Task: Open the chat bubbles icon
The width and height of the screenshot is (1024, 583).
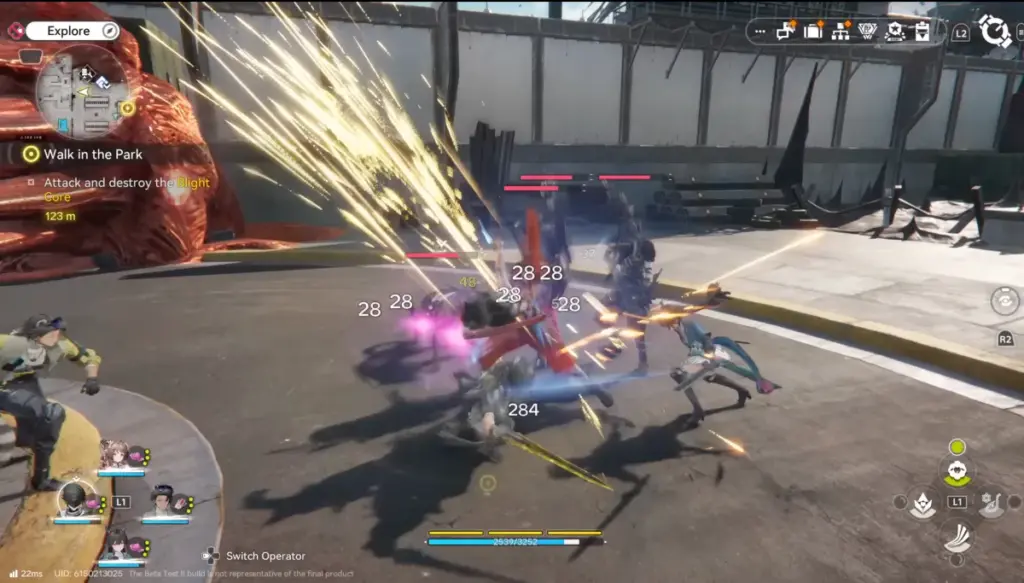Action: click(786, 31)
